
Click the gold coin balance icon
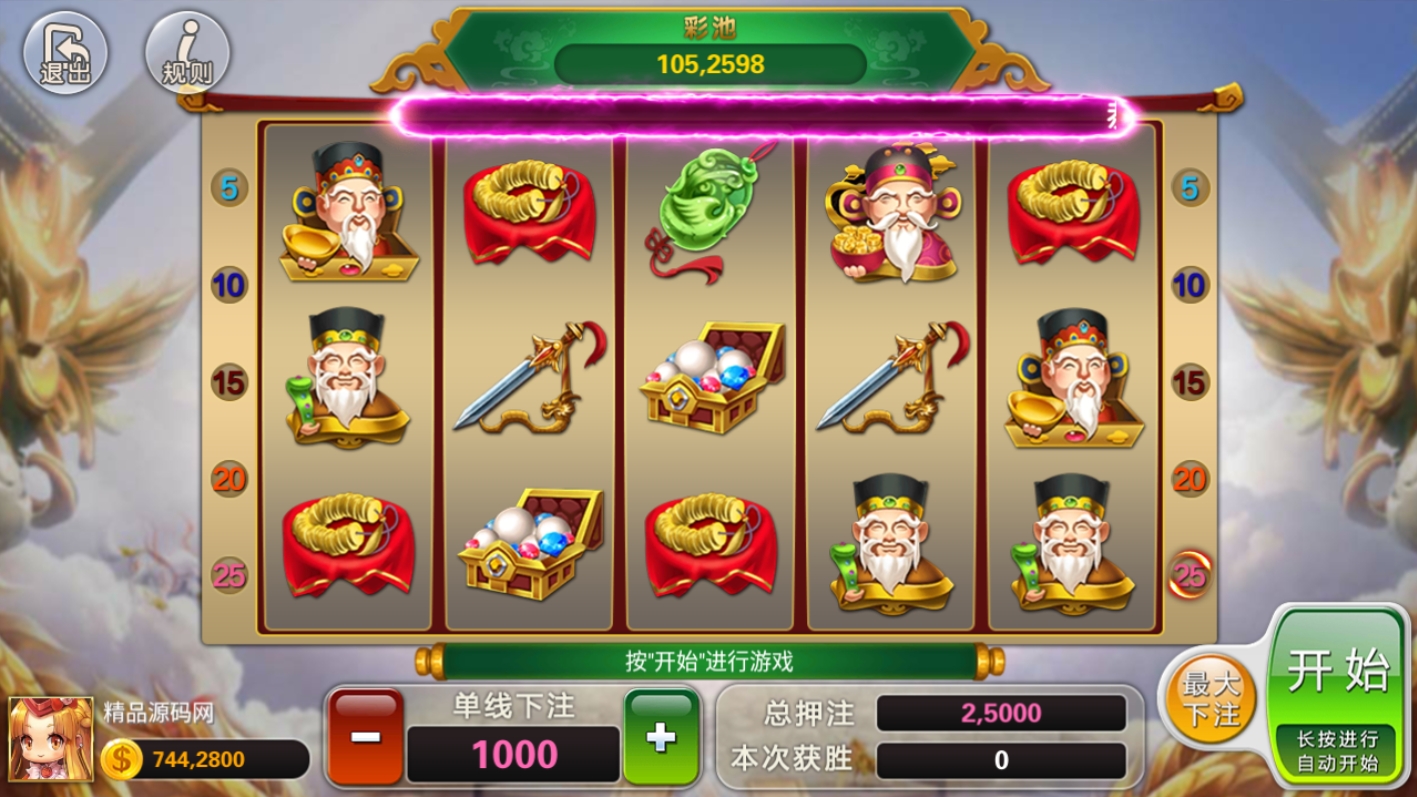pyautogui.click(x=122, y=760)
